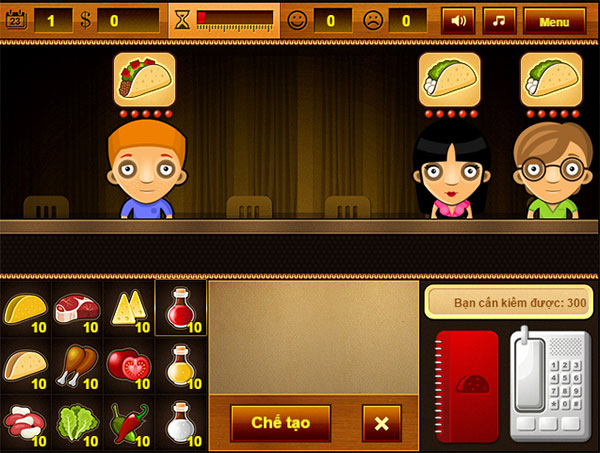This screenshot has width=600, height=453.
Task: Open the Menu
Action: (553, 20)
